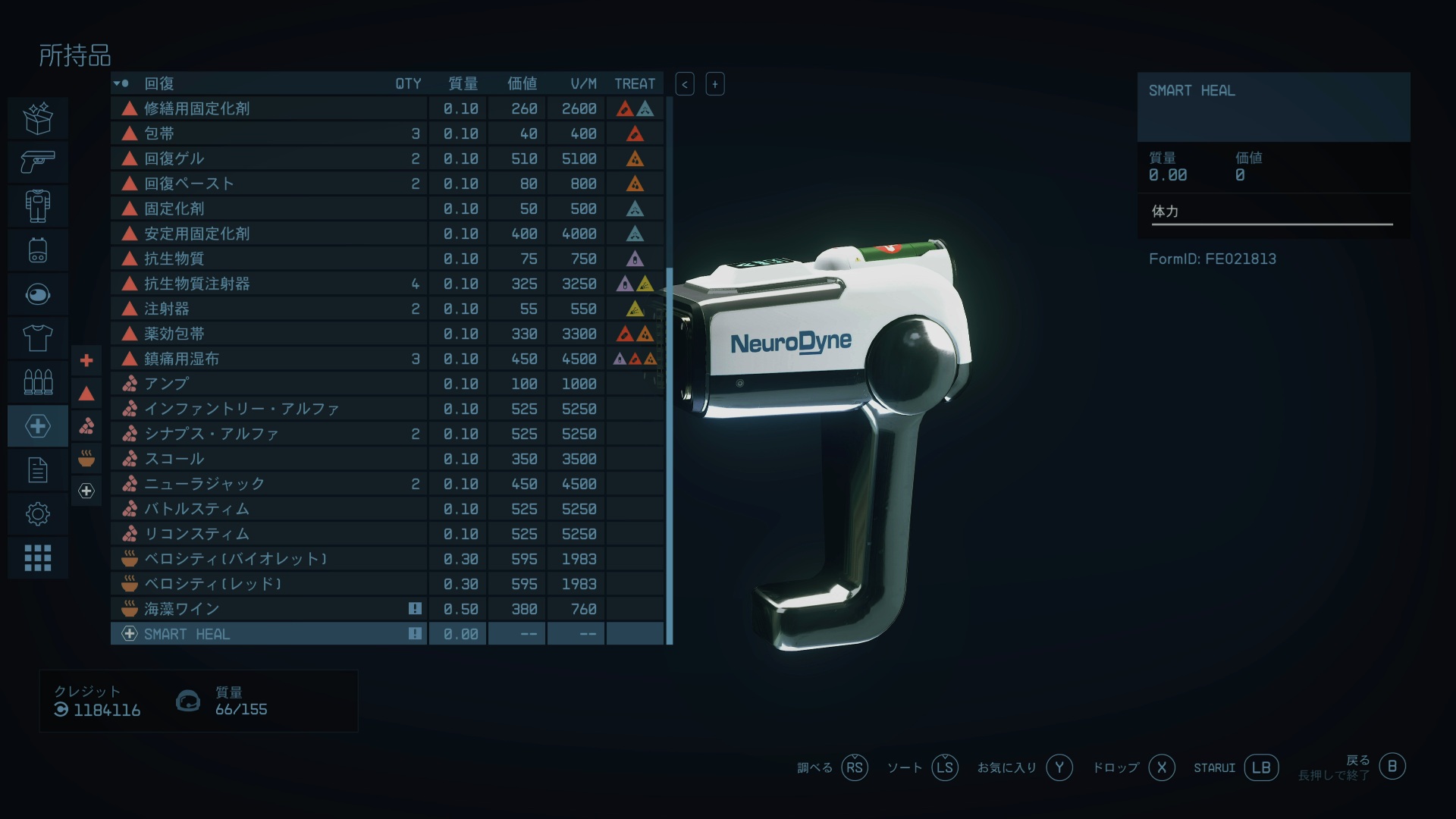This screenshot has height=819, width=1456.
Task: Sort by the QTY column header
Action: point(408,83)
